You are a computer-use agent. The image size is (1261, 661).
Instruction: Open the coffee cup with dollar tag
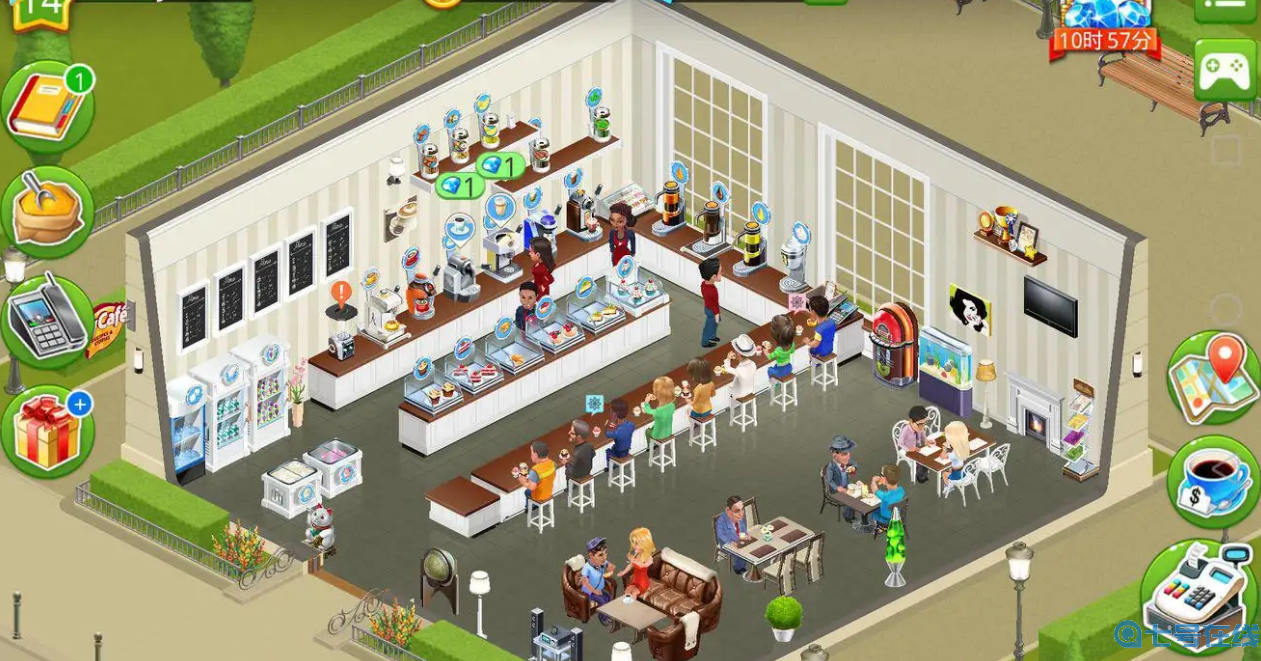(x=1213, y=482)
